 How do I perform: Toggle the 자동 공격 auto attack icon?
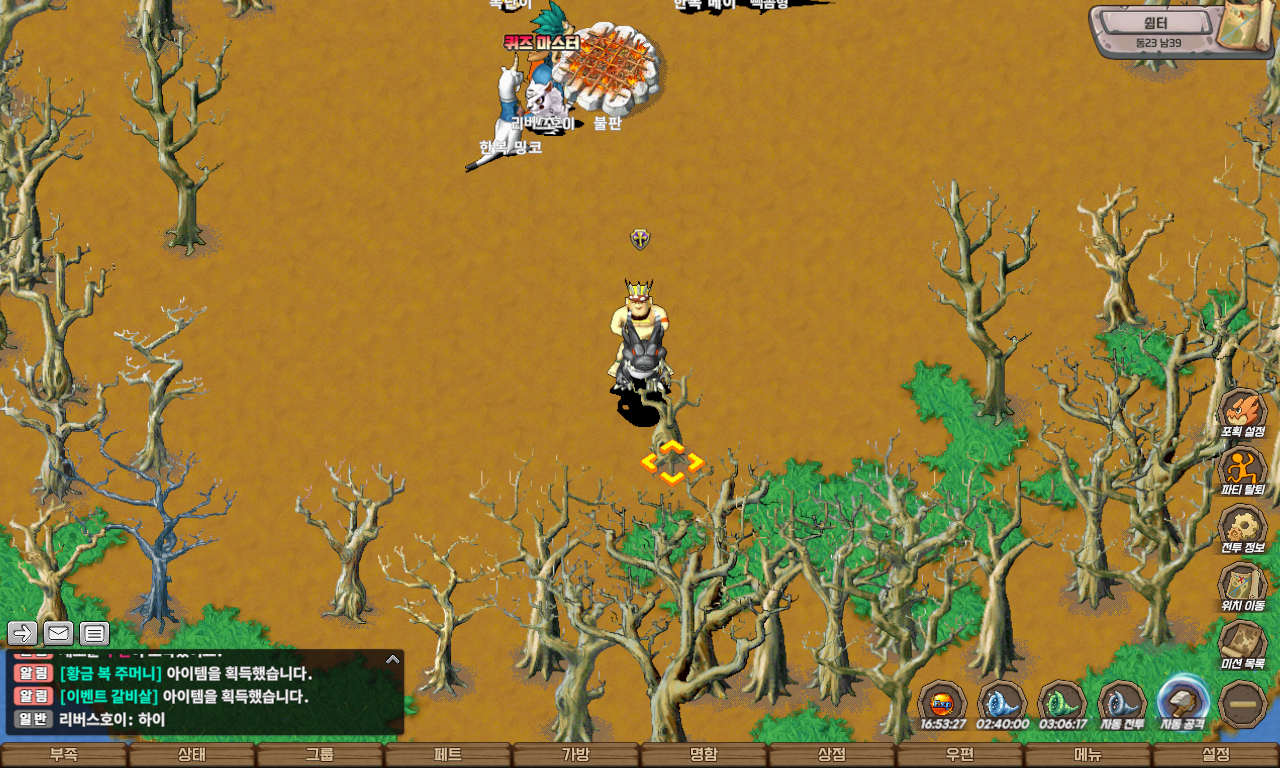[x=1183, y=702]
